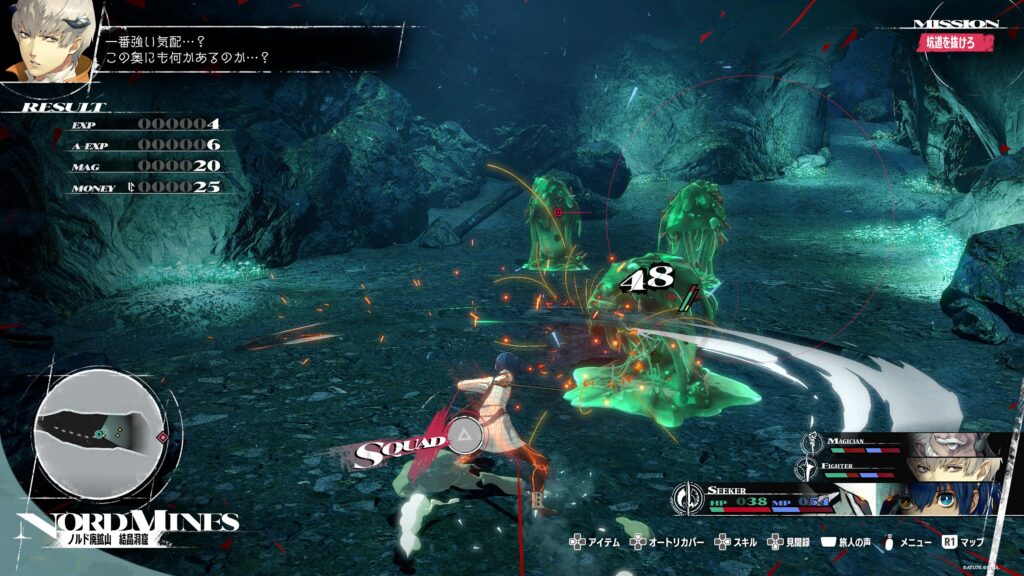Image resolution: width=1024 pixels, height=576 pixels.
Task: Select the mission objective 坑道を抜けろ tracker
Action: tap(957, 43)
